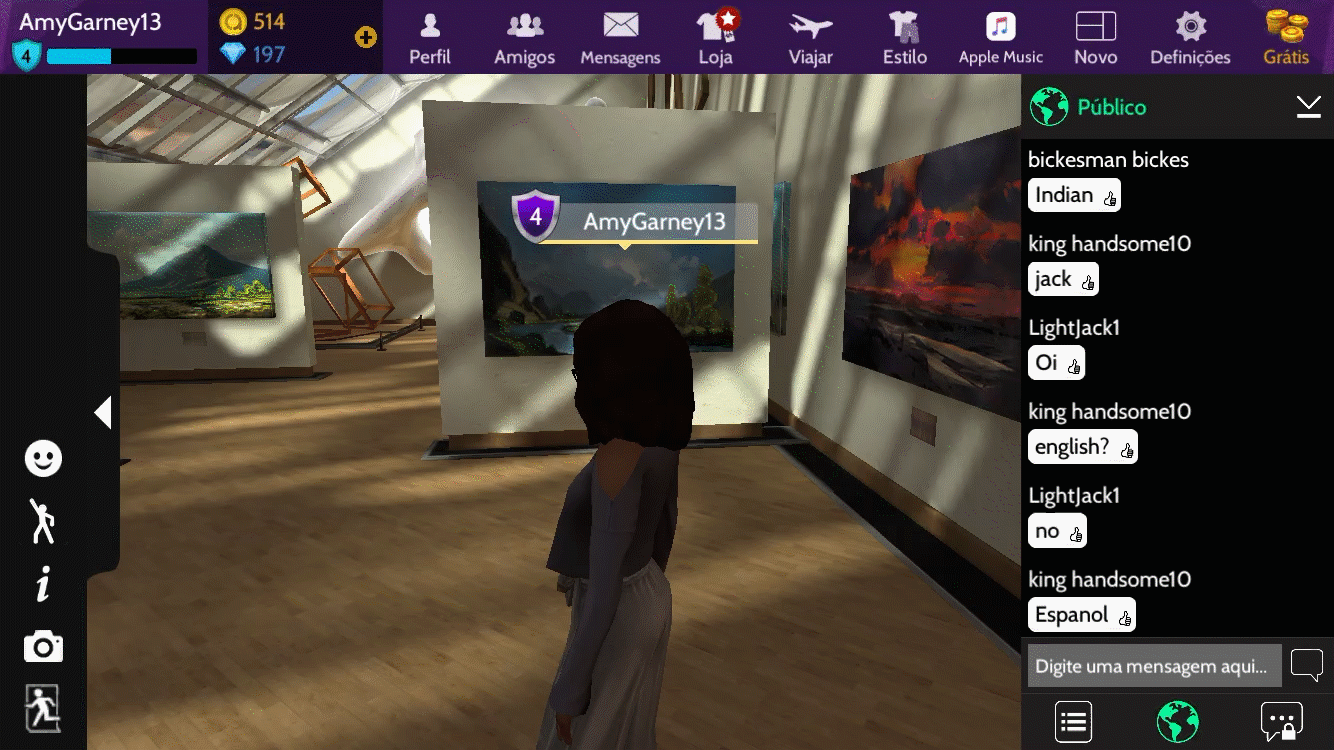Like the 'Espanol' chat message

[x=1125, y=618]
